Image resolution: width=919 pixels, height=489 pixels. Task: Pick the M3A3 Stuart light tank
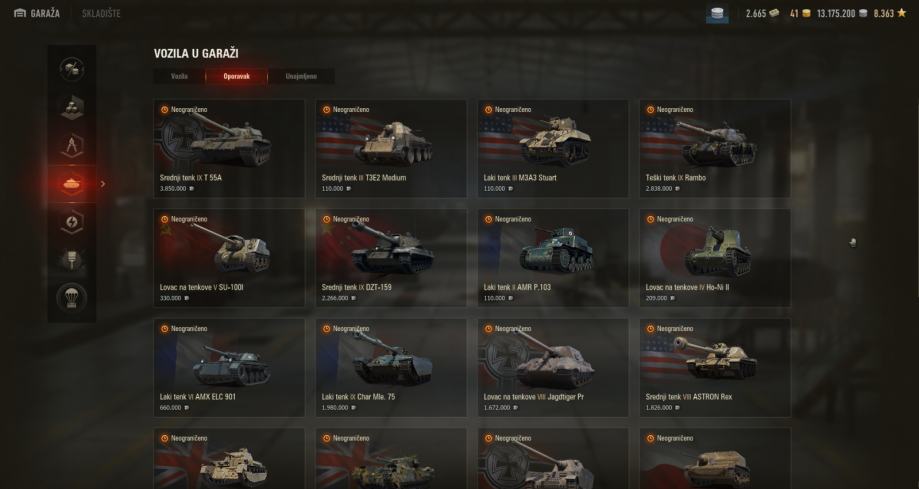pos(553,147)
